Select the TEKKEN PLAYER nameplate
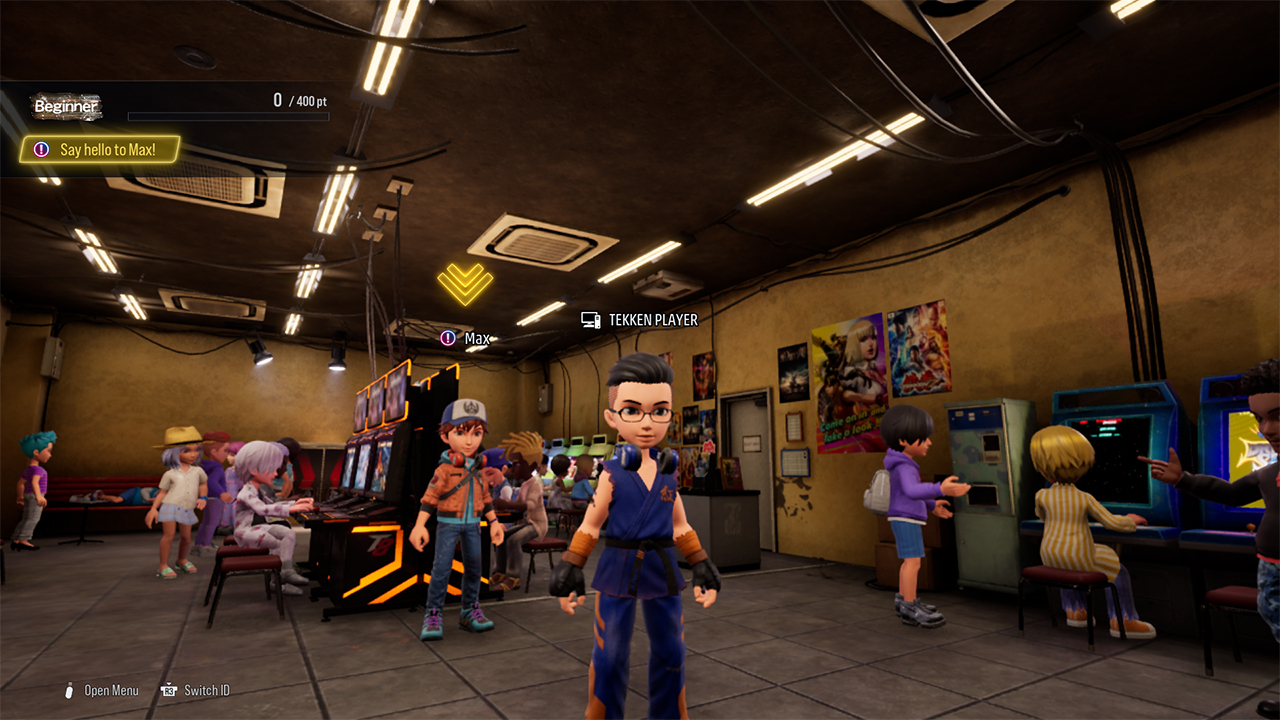The image size is (1280, 720). point(640,320)
